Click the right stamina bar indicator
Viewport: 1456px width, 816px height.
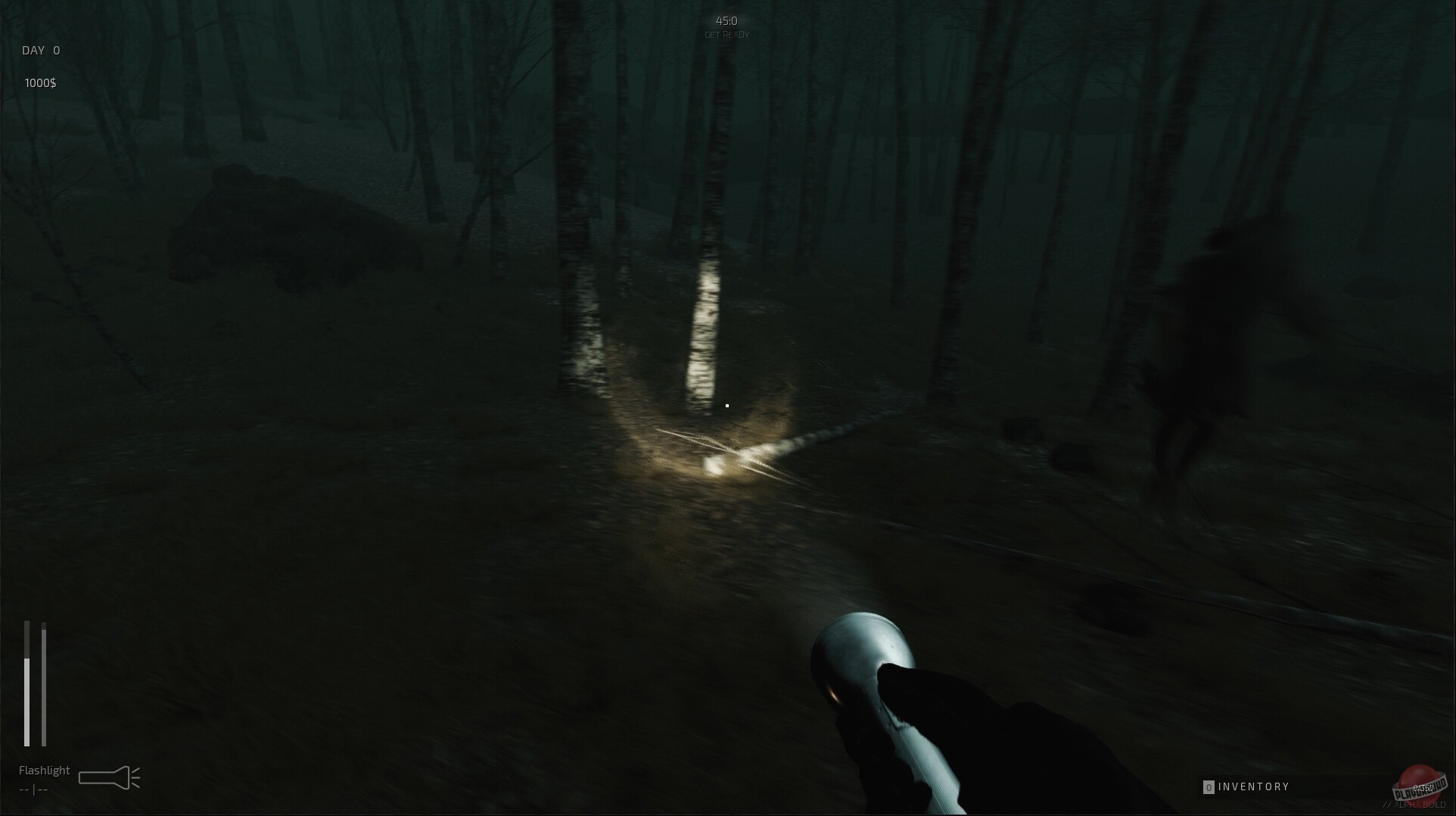click(x=44, y=681)
